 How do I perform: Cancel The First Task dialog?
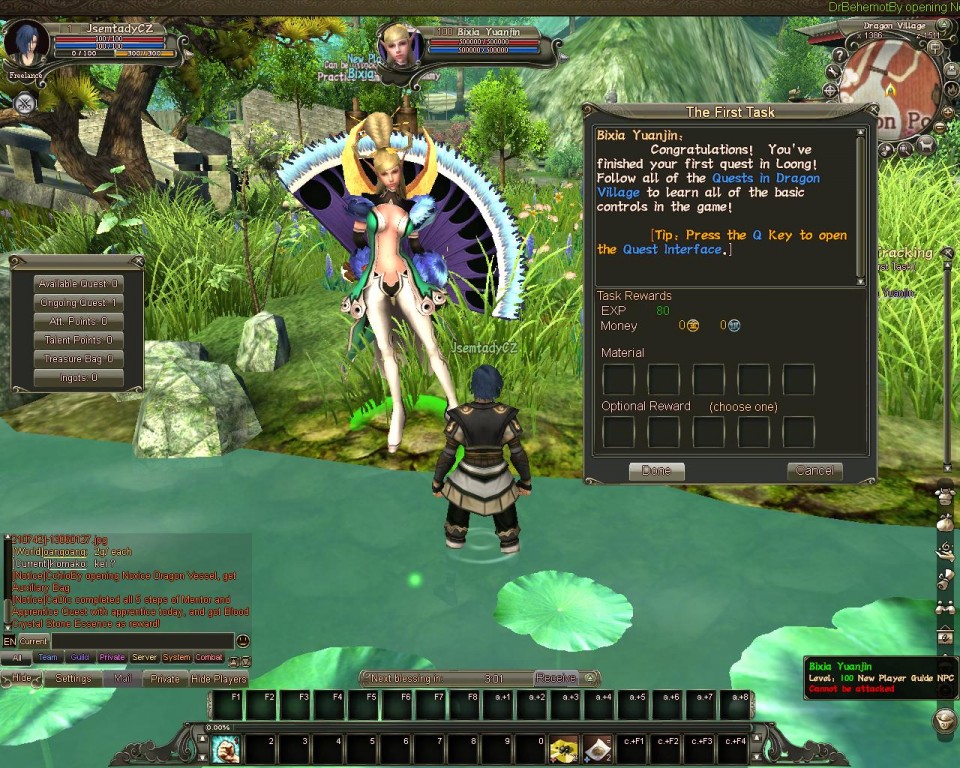click(x=814, y=470)
